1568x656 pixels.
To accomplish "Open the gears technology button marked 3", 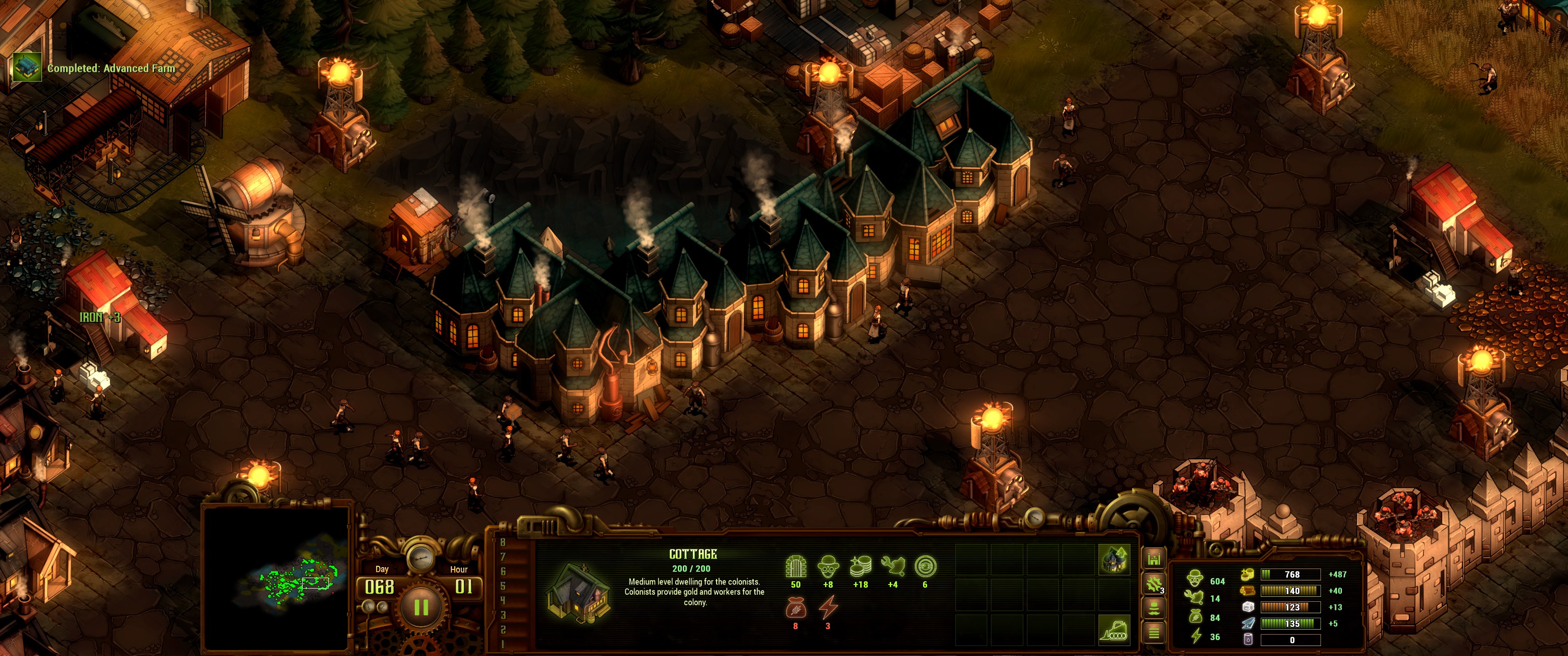I will 1154,584.
